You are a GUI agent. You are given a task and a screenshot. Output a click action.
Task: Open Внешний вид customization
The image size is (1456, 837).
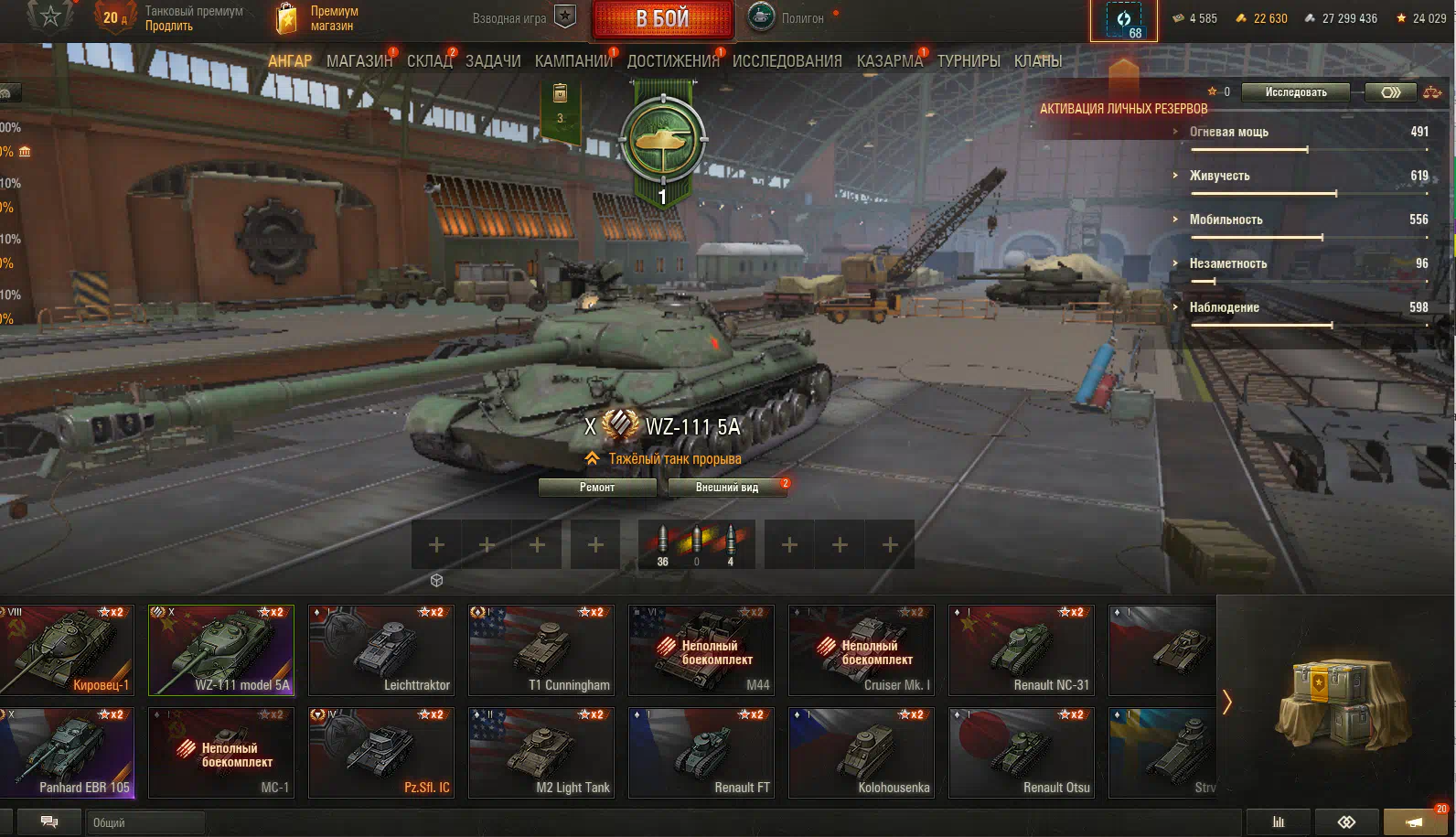[727, 488]
